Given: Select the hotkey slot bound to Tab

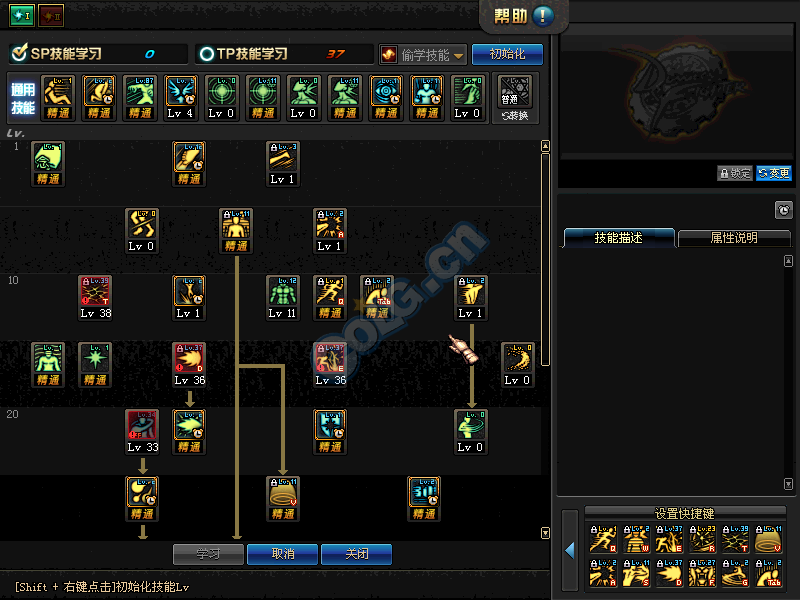Looking at the screenshot, I should tap(767, 575).
